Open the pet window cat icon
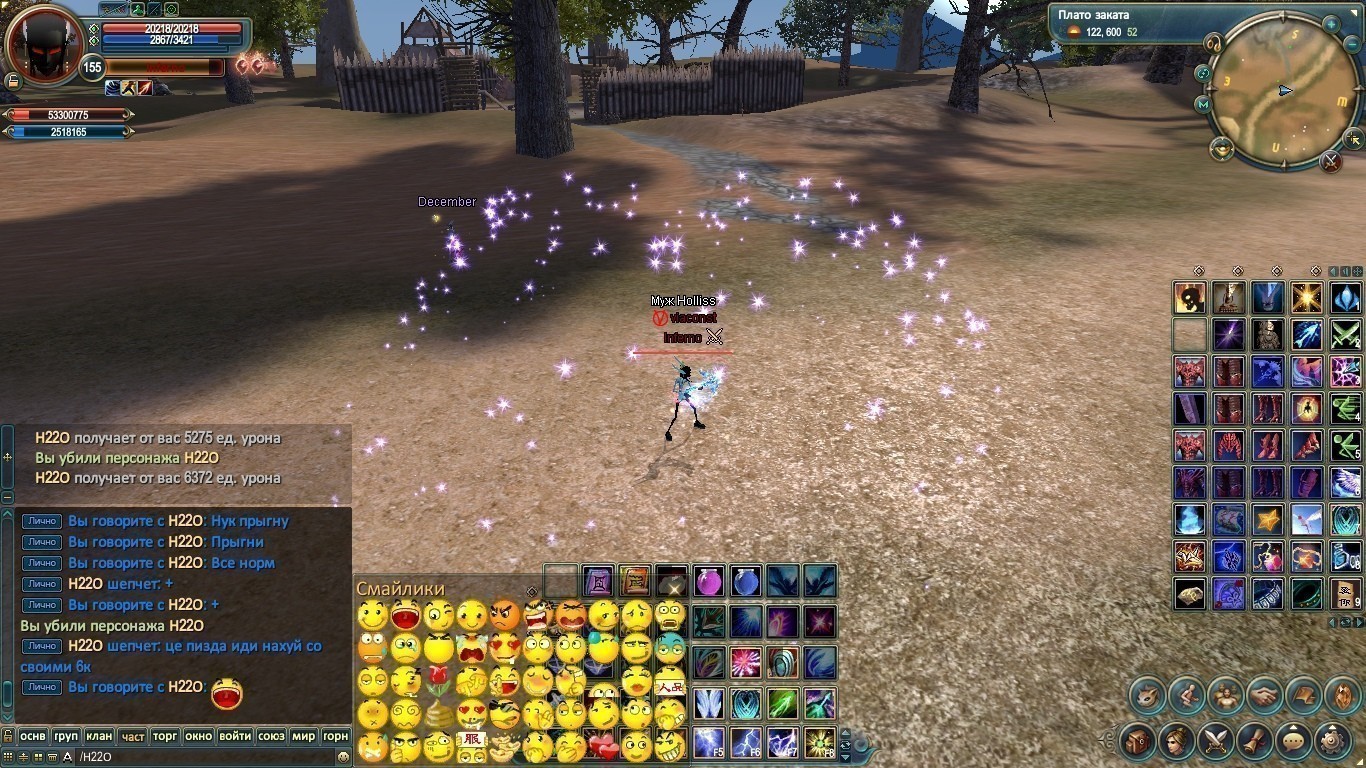Image resolution: width=1366 pixels, height=768 pixels. [x=1147, y=693]
